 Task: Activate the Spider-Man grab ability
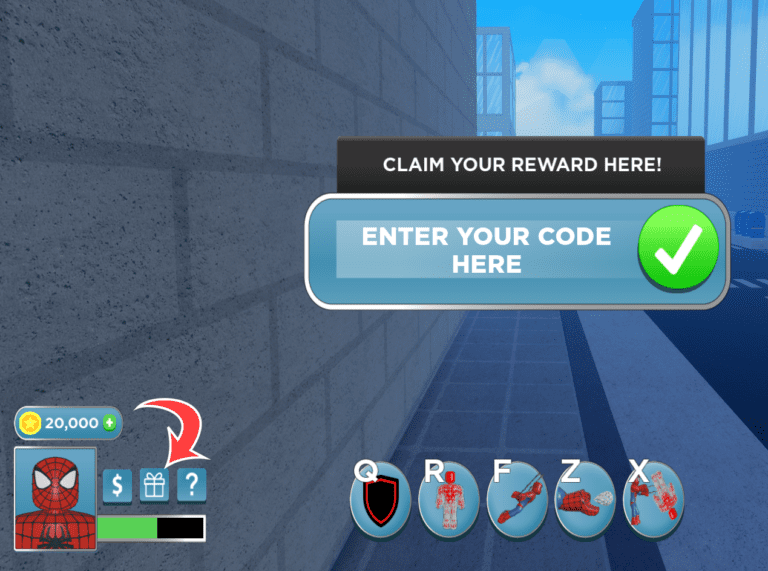pyautogui.click(x=652, y=498)
